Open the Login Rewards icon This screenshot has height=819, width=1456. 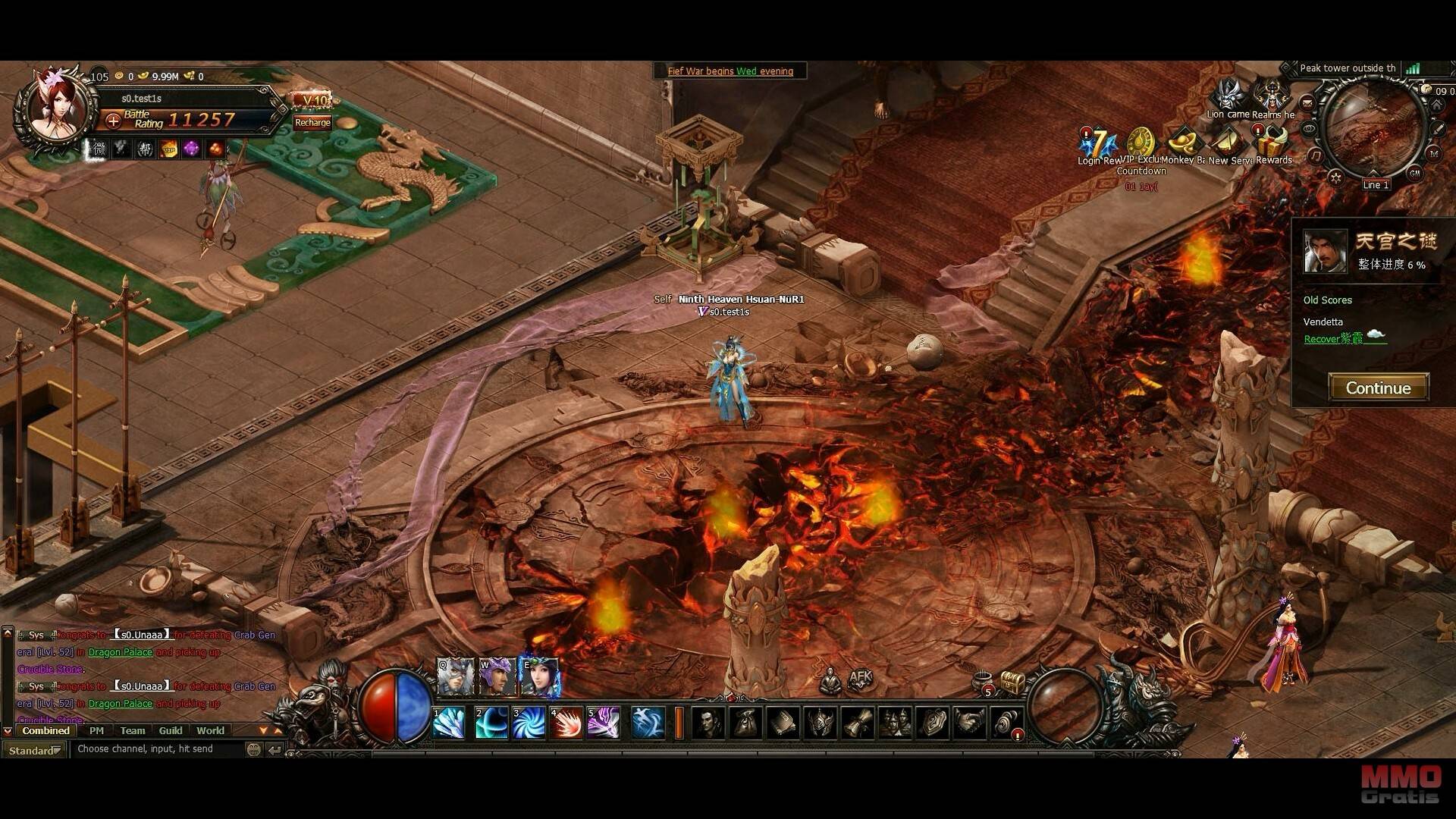click(x=1099, y=146)
